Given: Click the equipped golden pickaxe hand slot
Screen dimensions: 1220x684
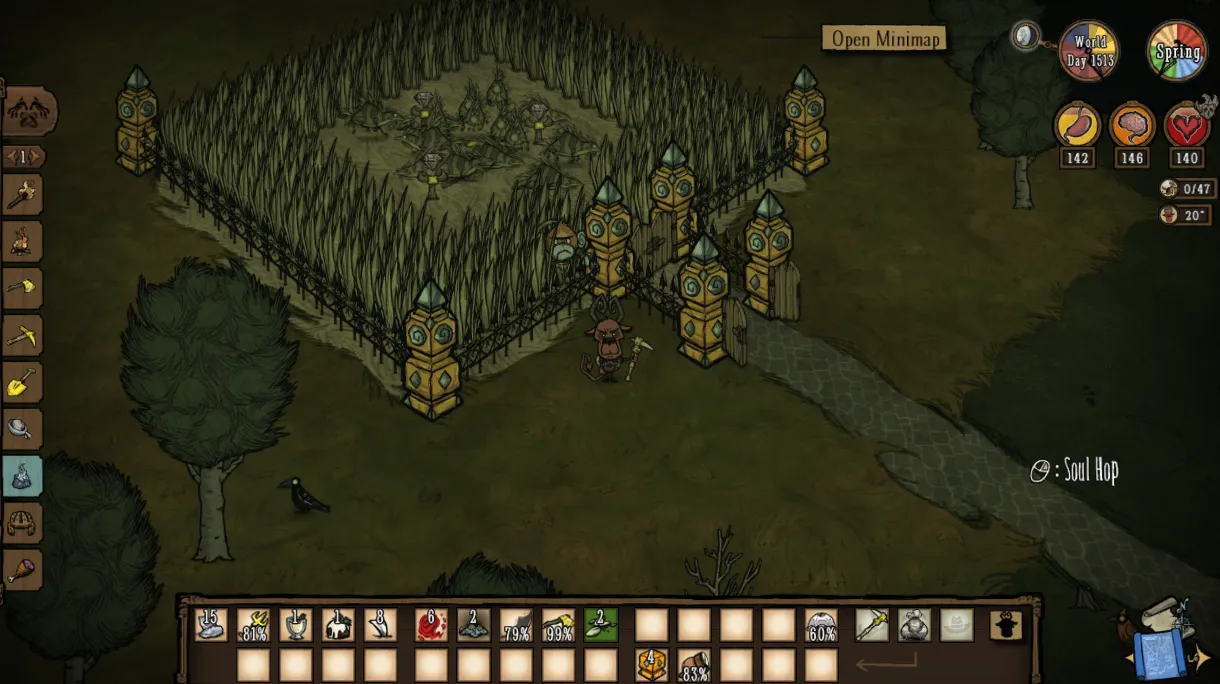Looking at the screenshot, I should pos(872,625).
